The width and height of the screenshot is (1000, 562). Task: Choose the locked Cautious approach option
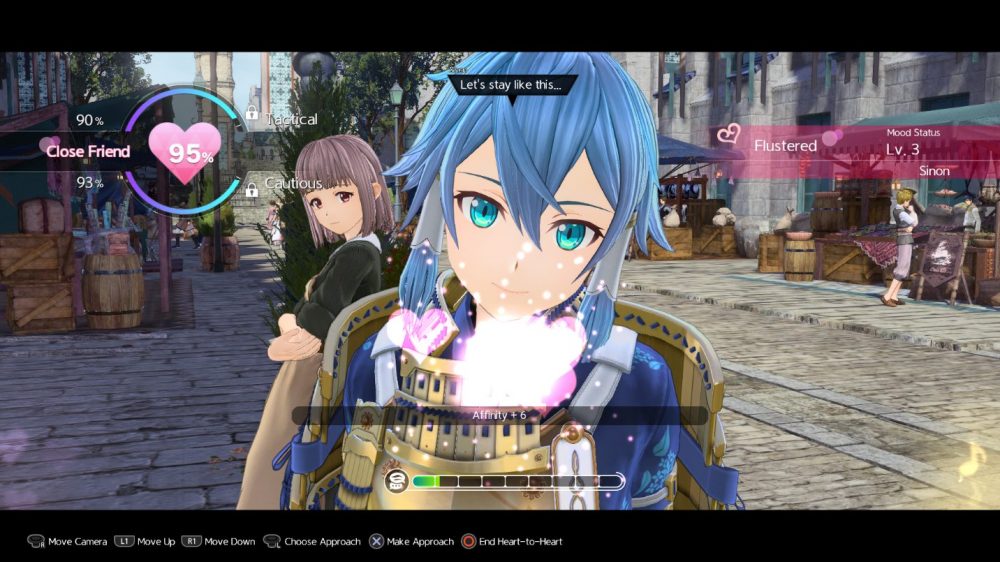click(x=293, y=183)
